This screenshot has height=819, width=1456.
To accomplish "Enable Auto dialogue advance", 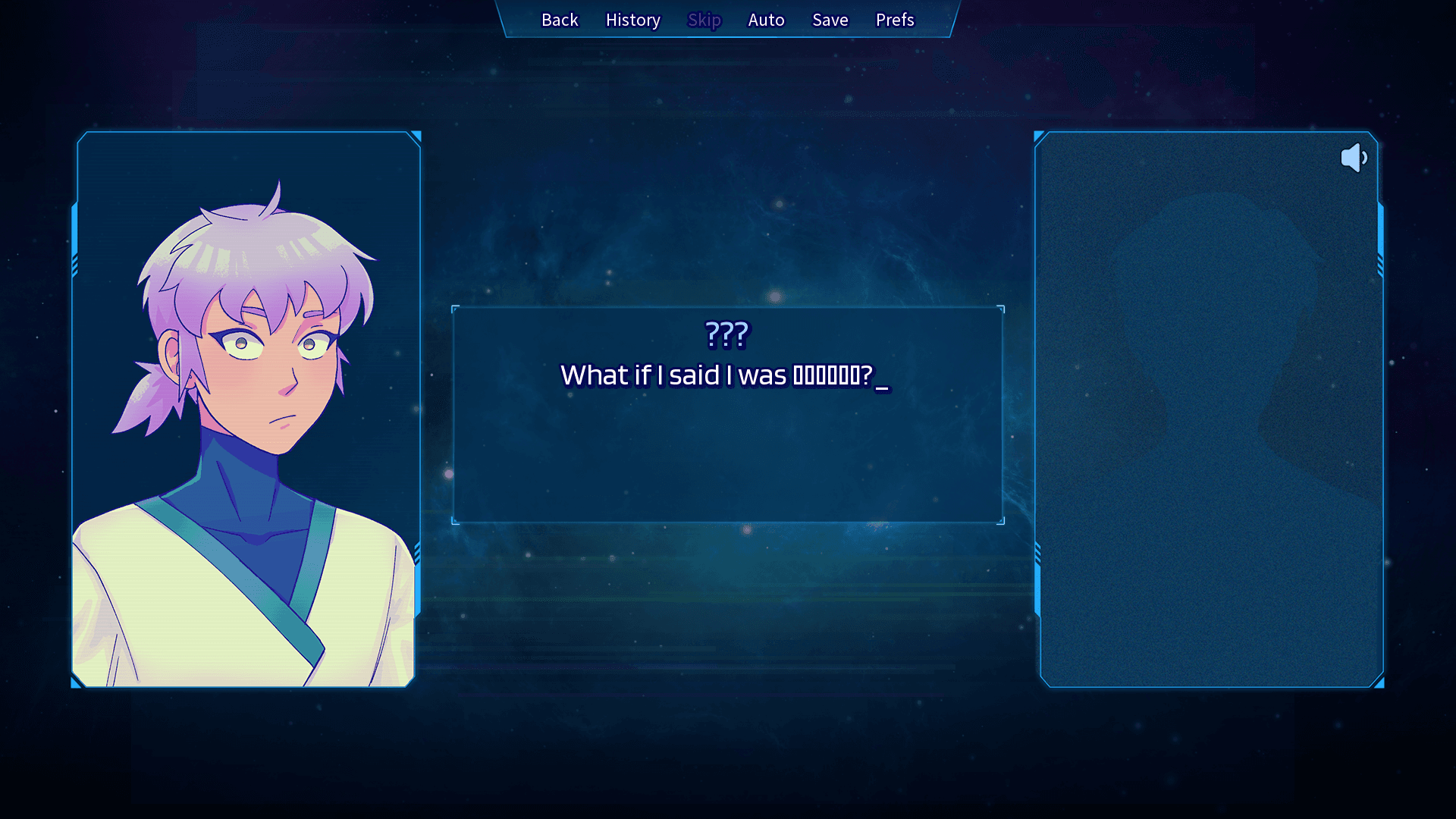I will point(766,20).
